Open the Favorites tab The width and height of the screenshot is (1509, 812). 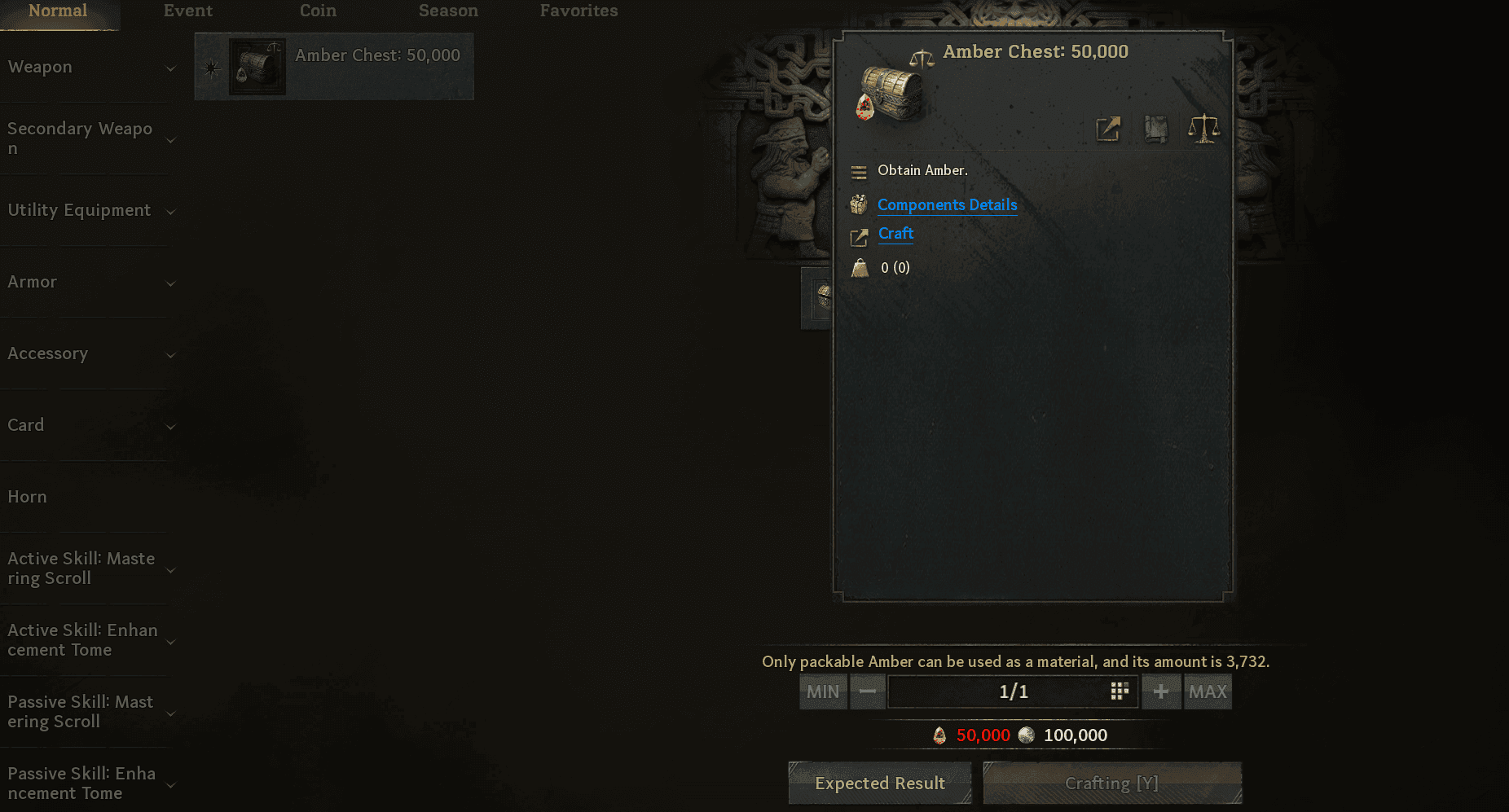pos(579,11)
